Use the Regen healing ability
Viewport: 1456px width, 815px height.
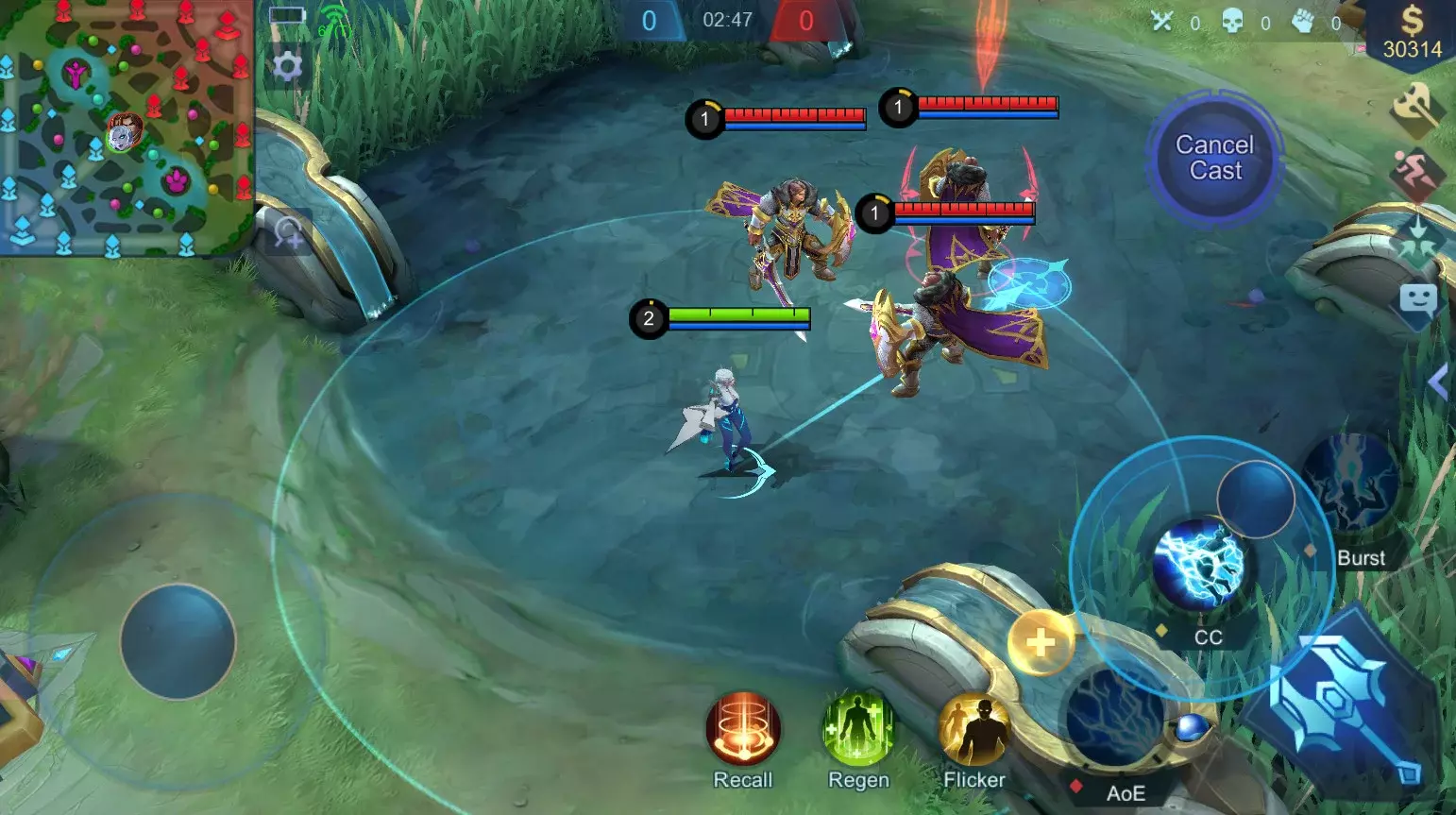857,727
